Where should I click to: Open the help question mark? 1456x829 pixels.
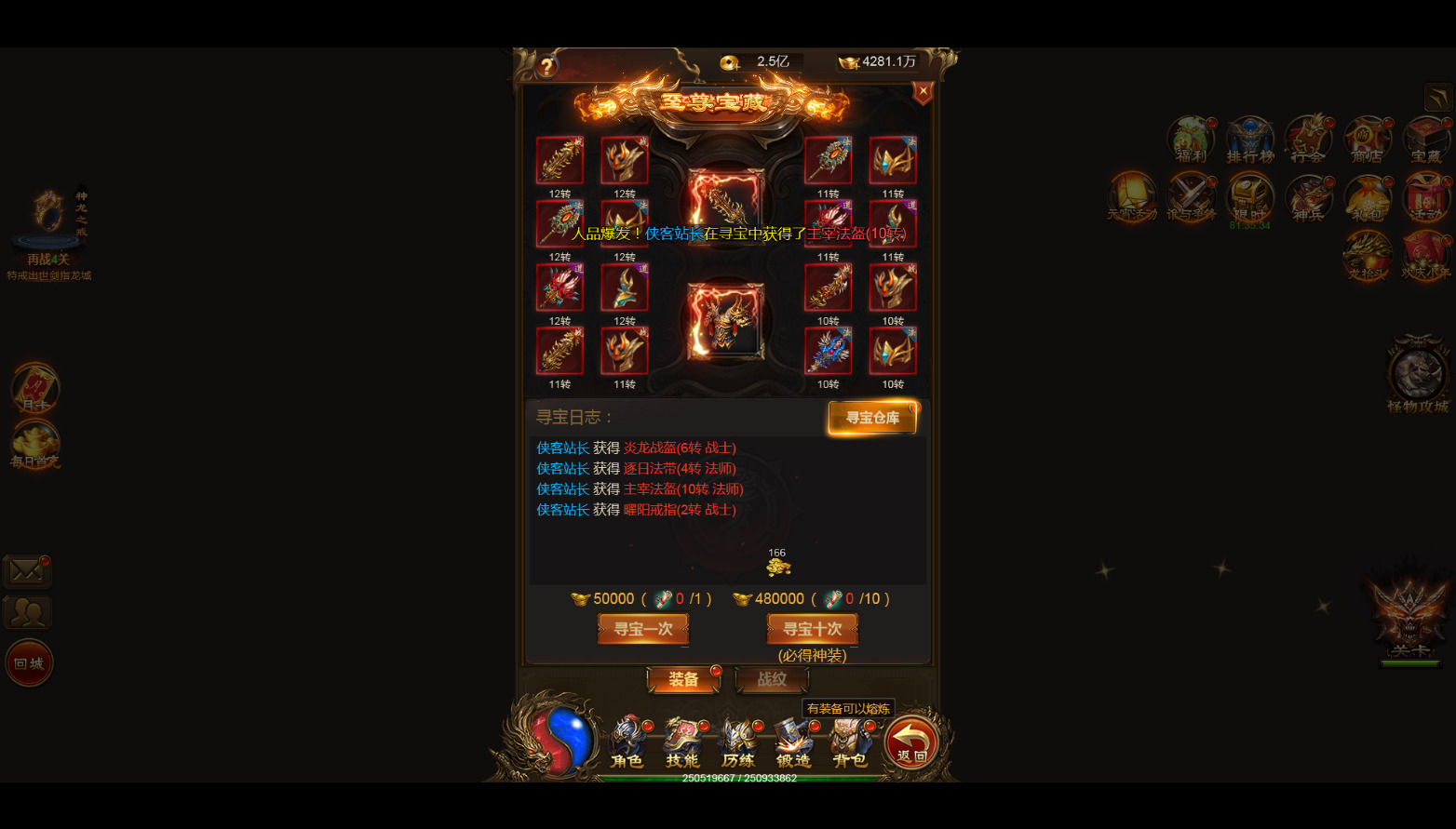pos(546,65)
